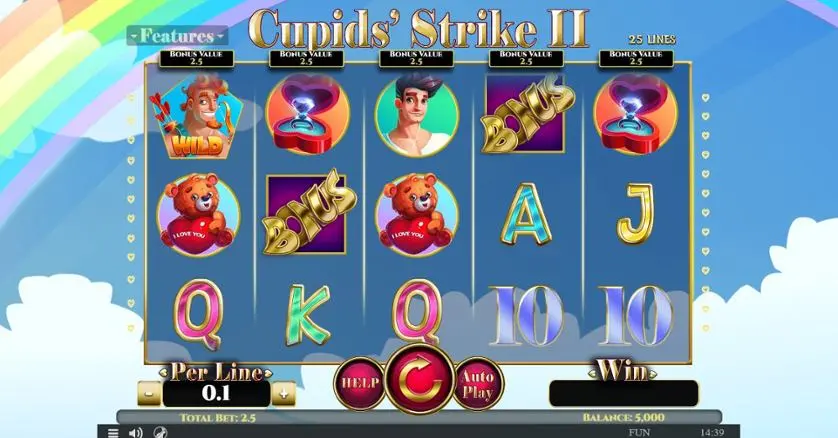Expand the Features dropdown
The height and width of the screenshot is (438, 838).
point(177,36)
